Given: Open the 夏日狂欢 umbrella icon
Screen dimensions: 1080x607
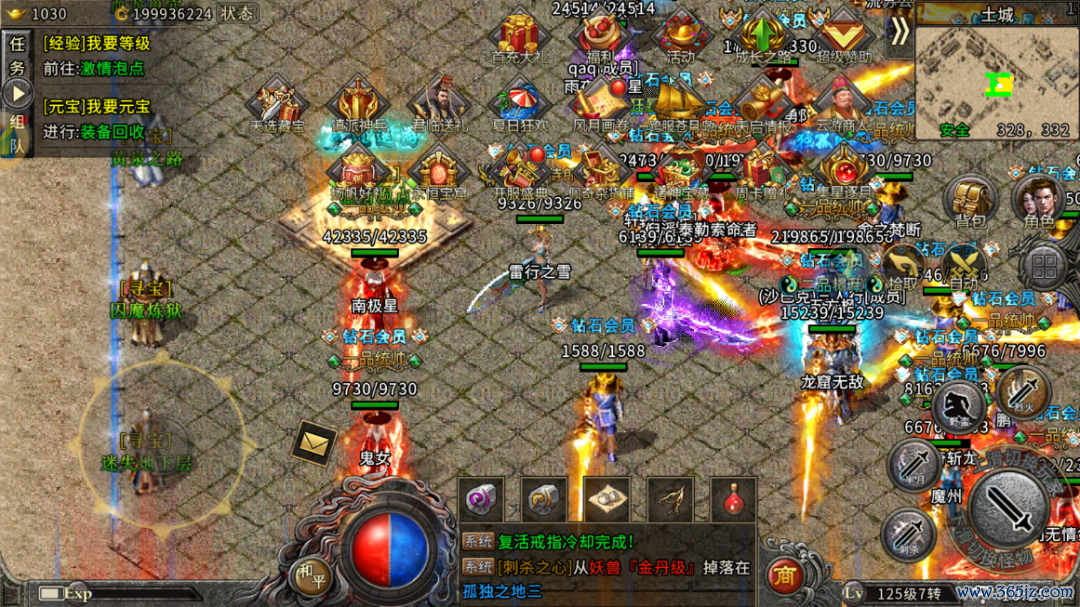Looking at the screenshot, I should 521,104.
